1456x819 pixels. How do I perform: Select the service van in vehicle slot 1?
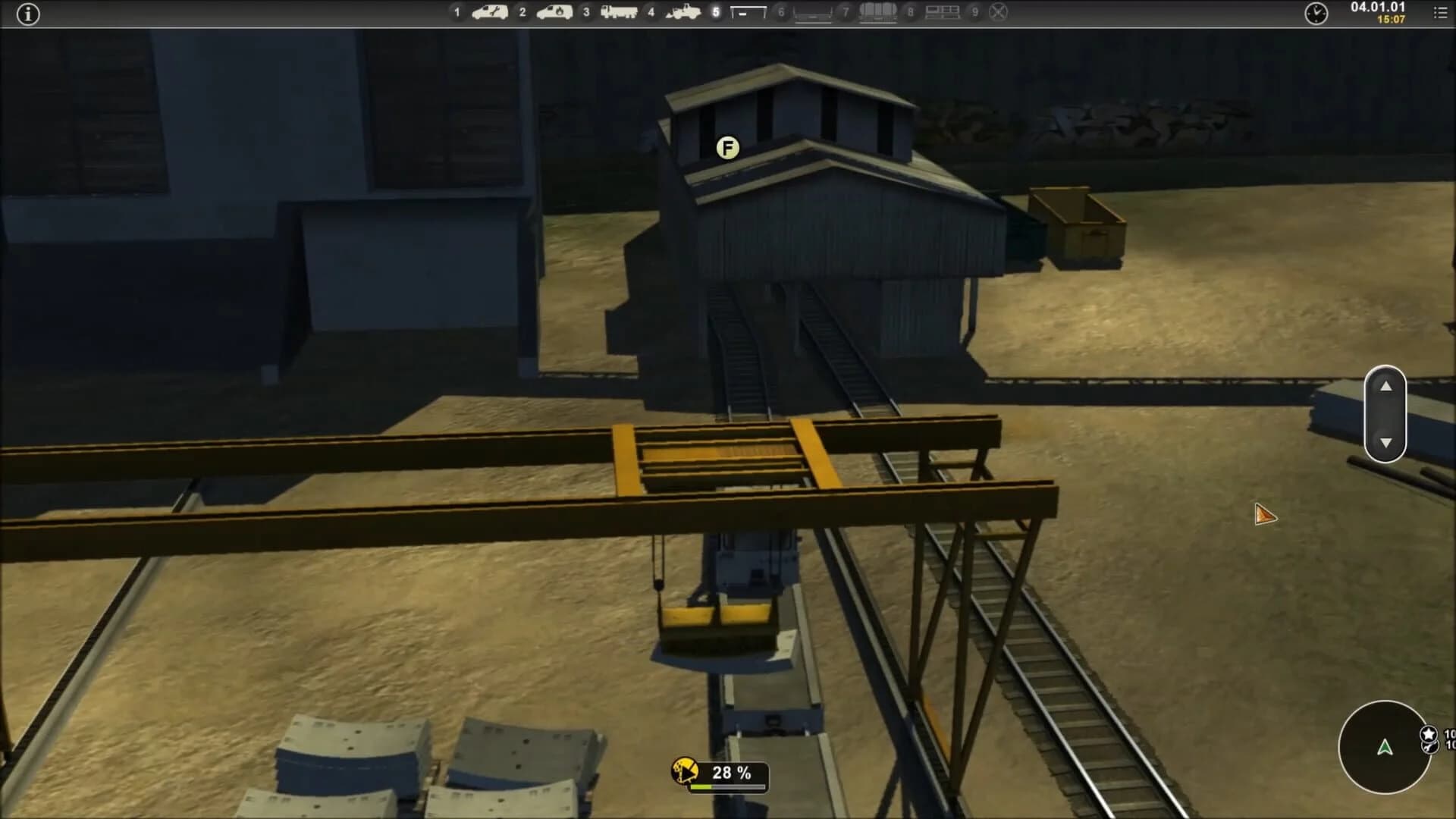pos(489,13)
